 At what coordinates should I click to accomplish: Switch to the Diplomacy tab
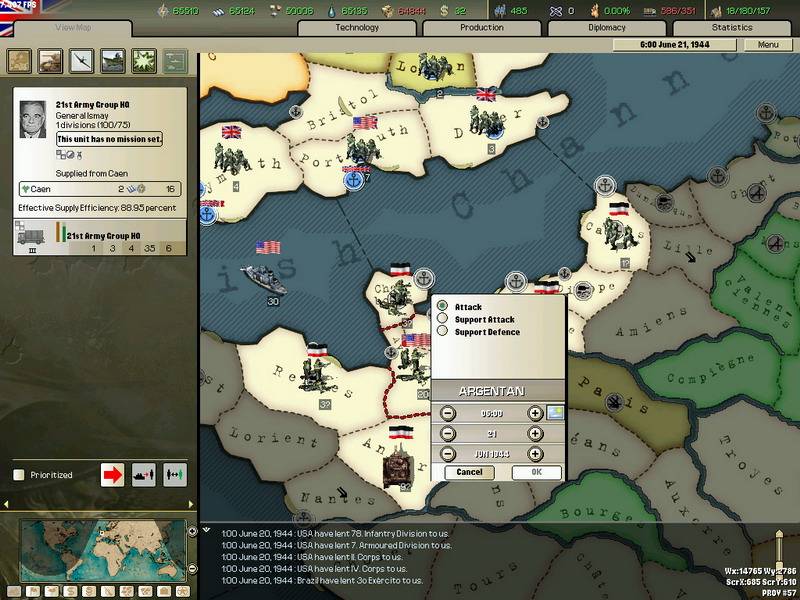pyautogui.click(x=607, y=28)
